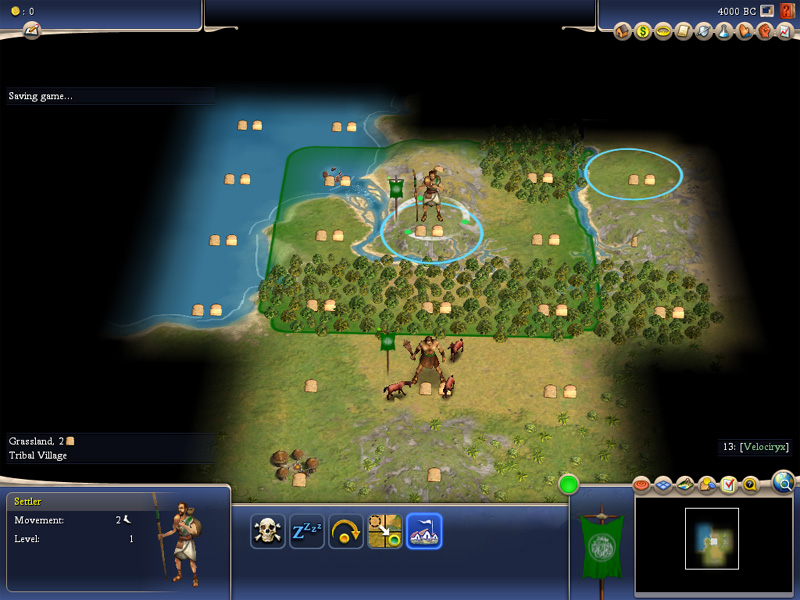Open the financial advisor dollar icon
This screenshot has height=600, width=800.
(643, 32)
